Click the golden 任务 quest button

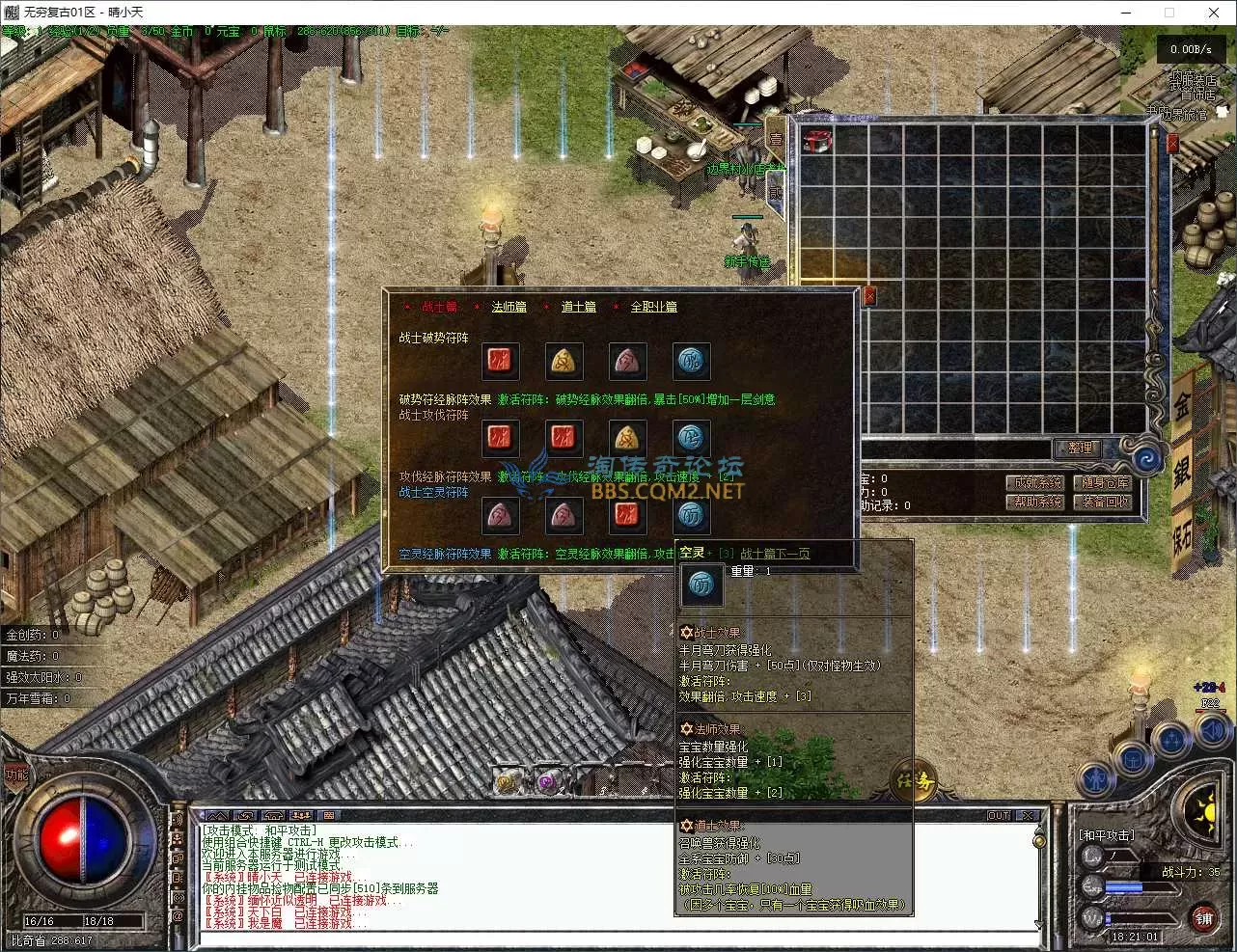pyautogui.click(x=912, y=781)
